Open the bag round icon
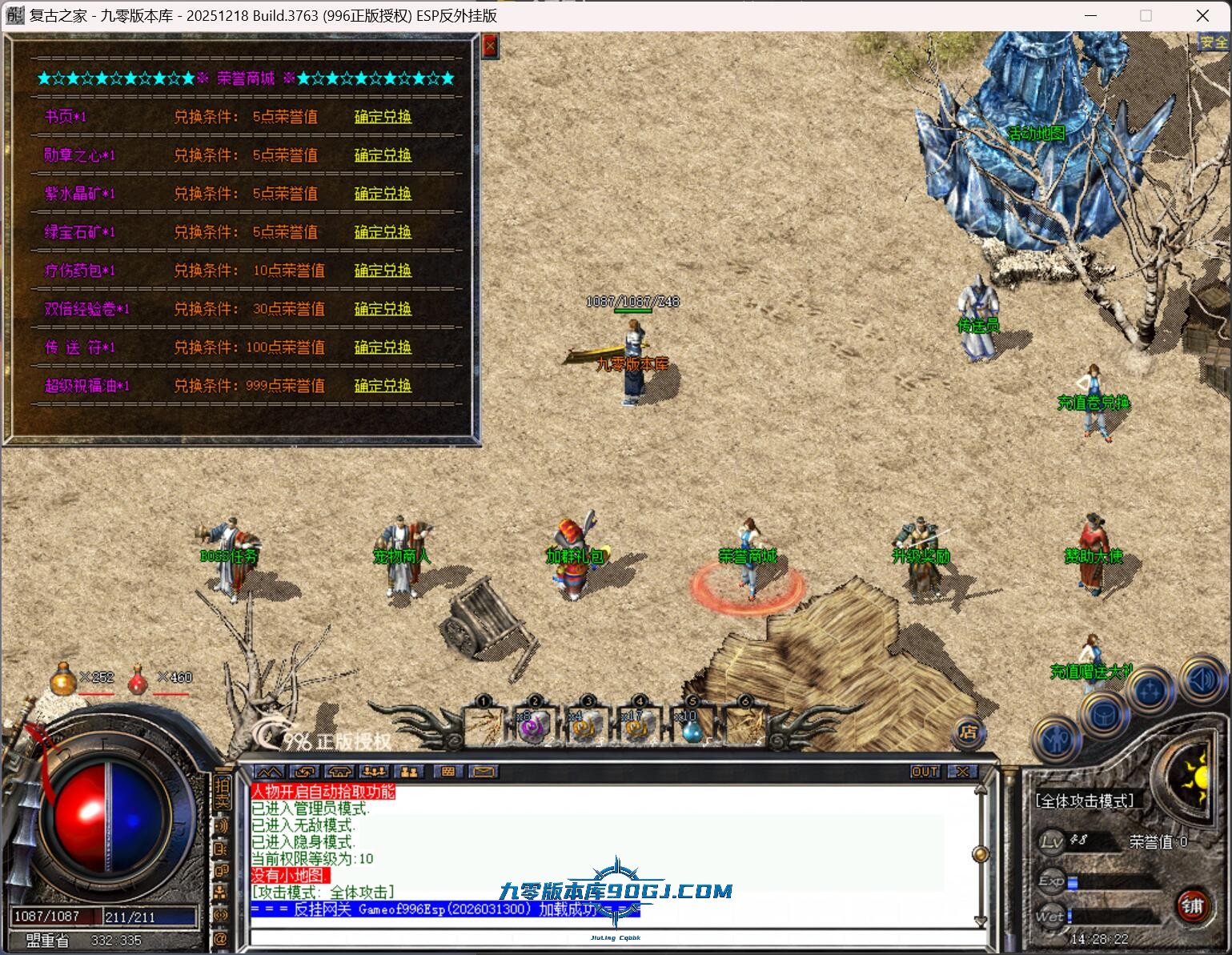 (x=1105, y=714)
